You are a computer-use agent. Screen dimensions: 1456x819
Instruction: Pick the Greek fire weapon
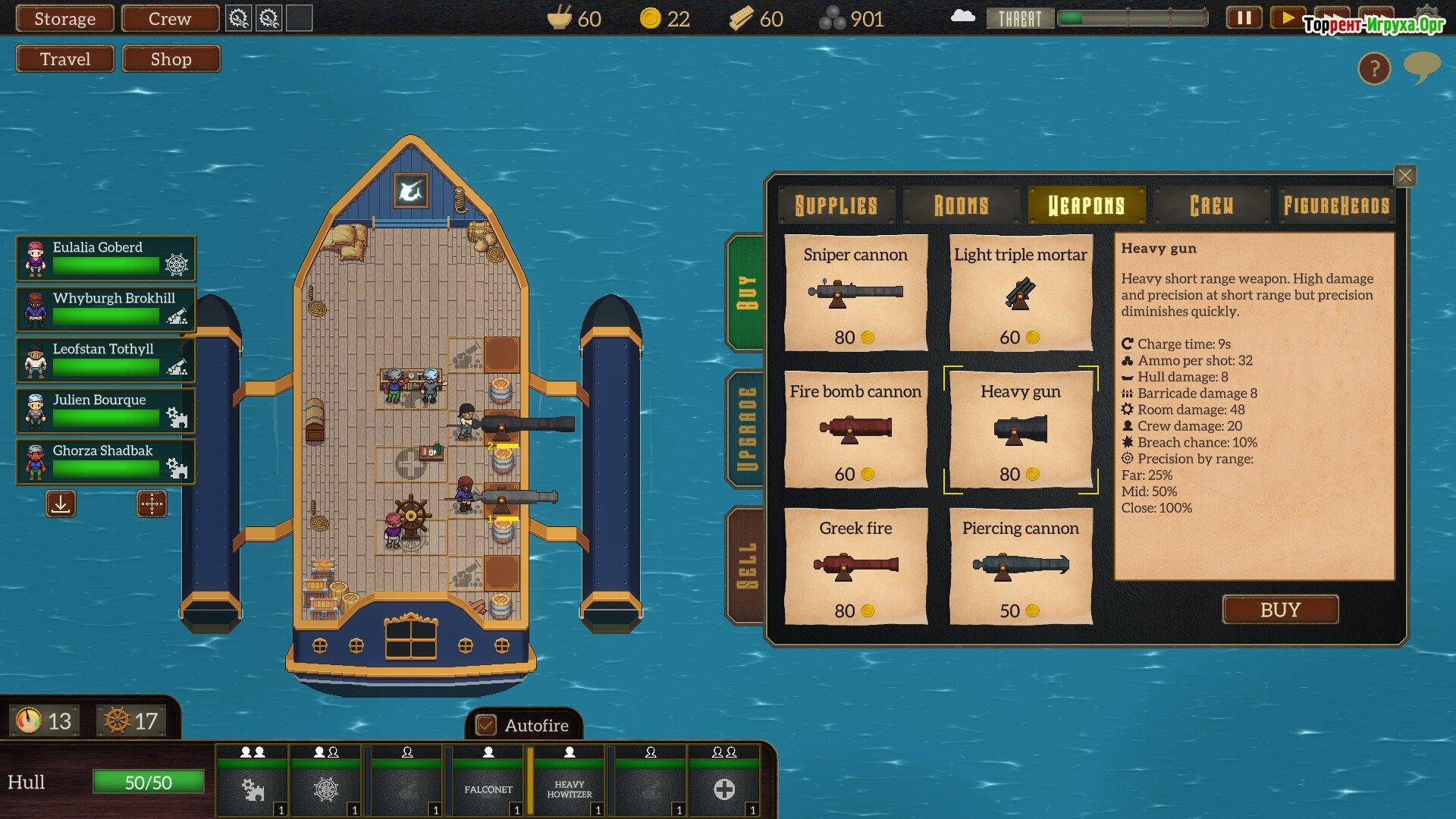coord(855,566)
